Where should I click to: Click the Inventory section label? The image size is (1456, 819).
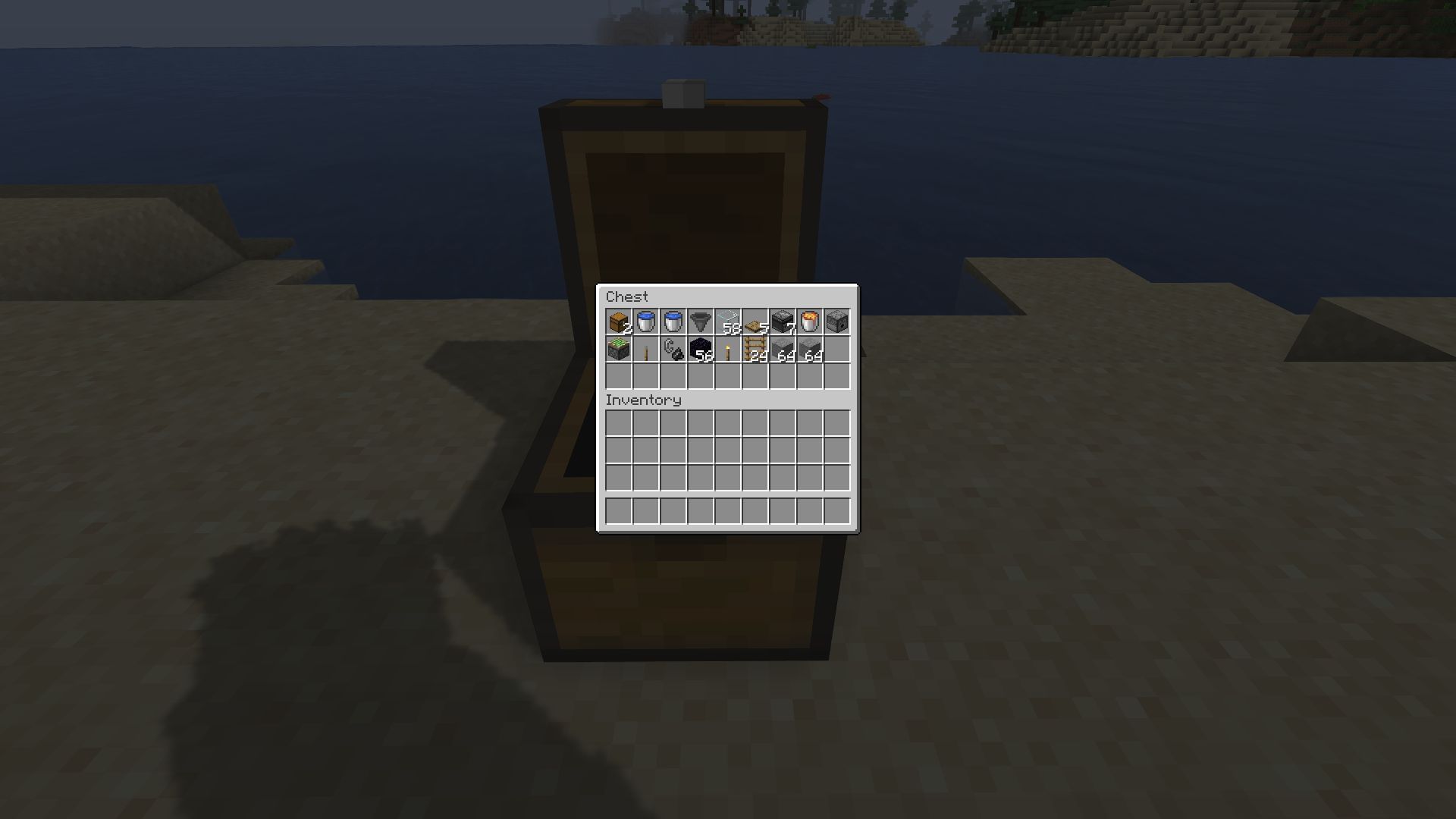[644, 400]
